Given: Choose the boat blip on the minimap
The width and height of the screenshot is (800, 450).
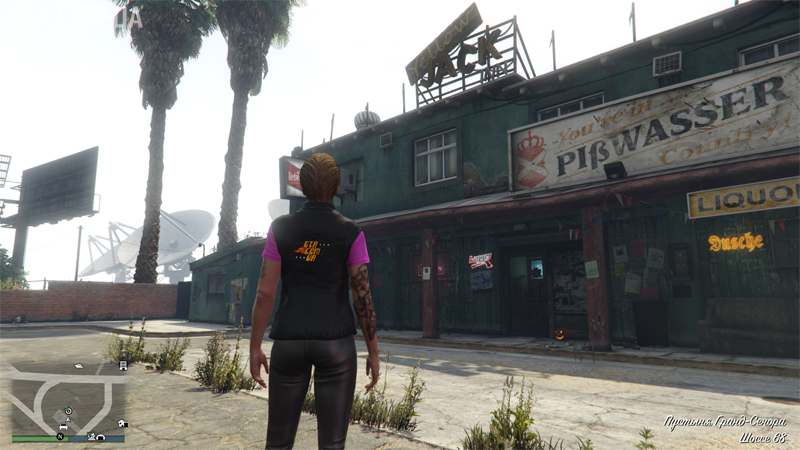Looking at the screenshot, I should pyautogui.click(x=79, y=366).
